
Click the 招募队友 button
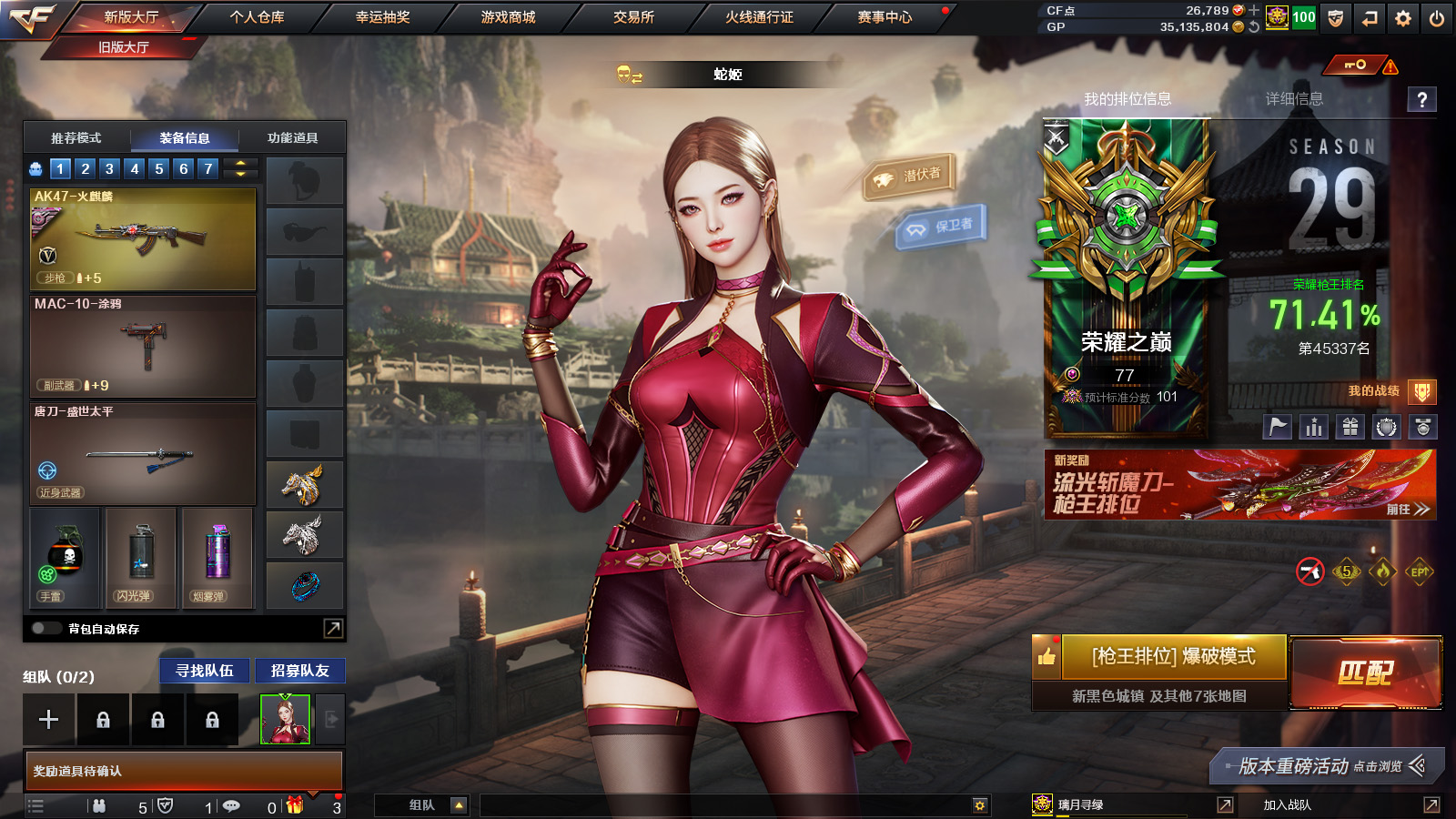[x=299, y=671]
